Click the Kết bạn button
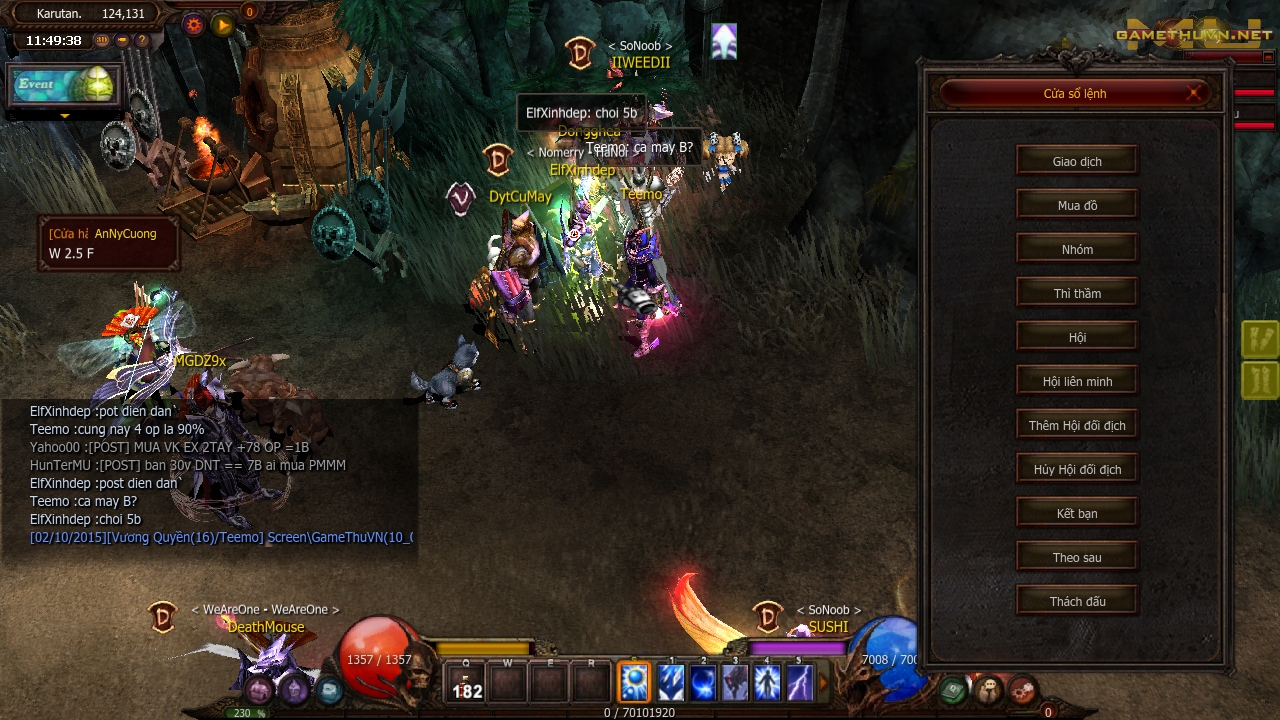Screen dimensions: 1280x720 coord(1077,512)
